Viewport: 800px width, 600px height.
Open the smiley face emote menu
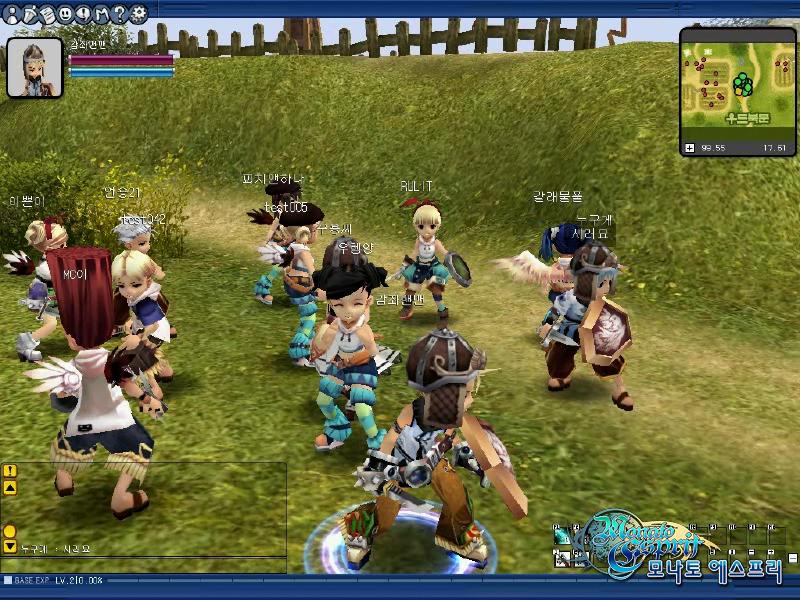65,13
